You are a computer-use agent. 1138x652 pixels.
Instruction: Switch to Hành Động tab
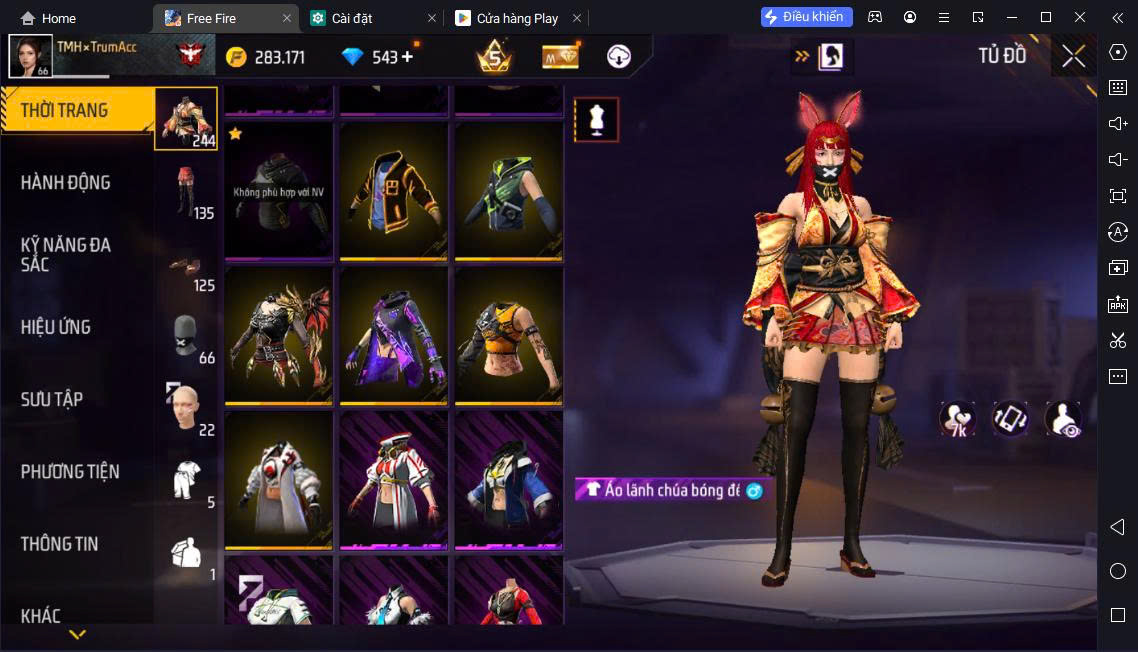66,183
